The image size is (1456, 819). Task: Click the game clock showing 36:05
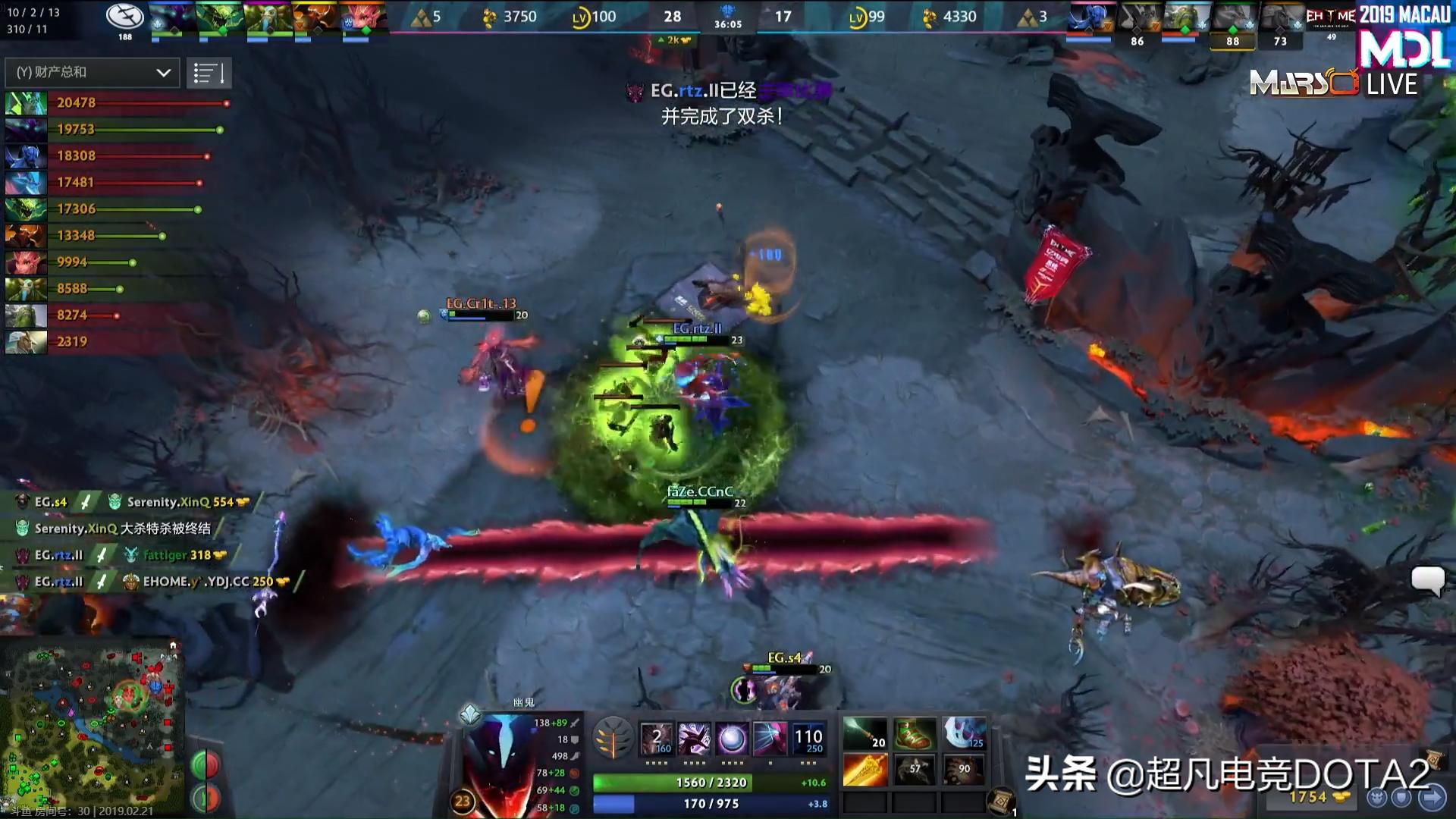pyautogui.click(x=730, y=23)
